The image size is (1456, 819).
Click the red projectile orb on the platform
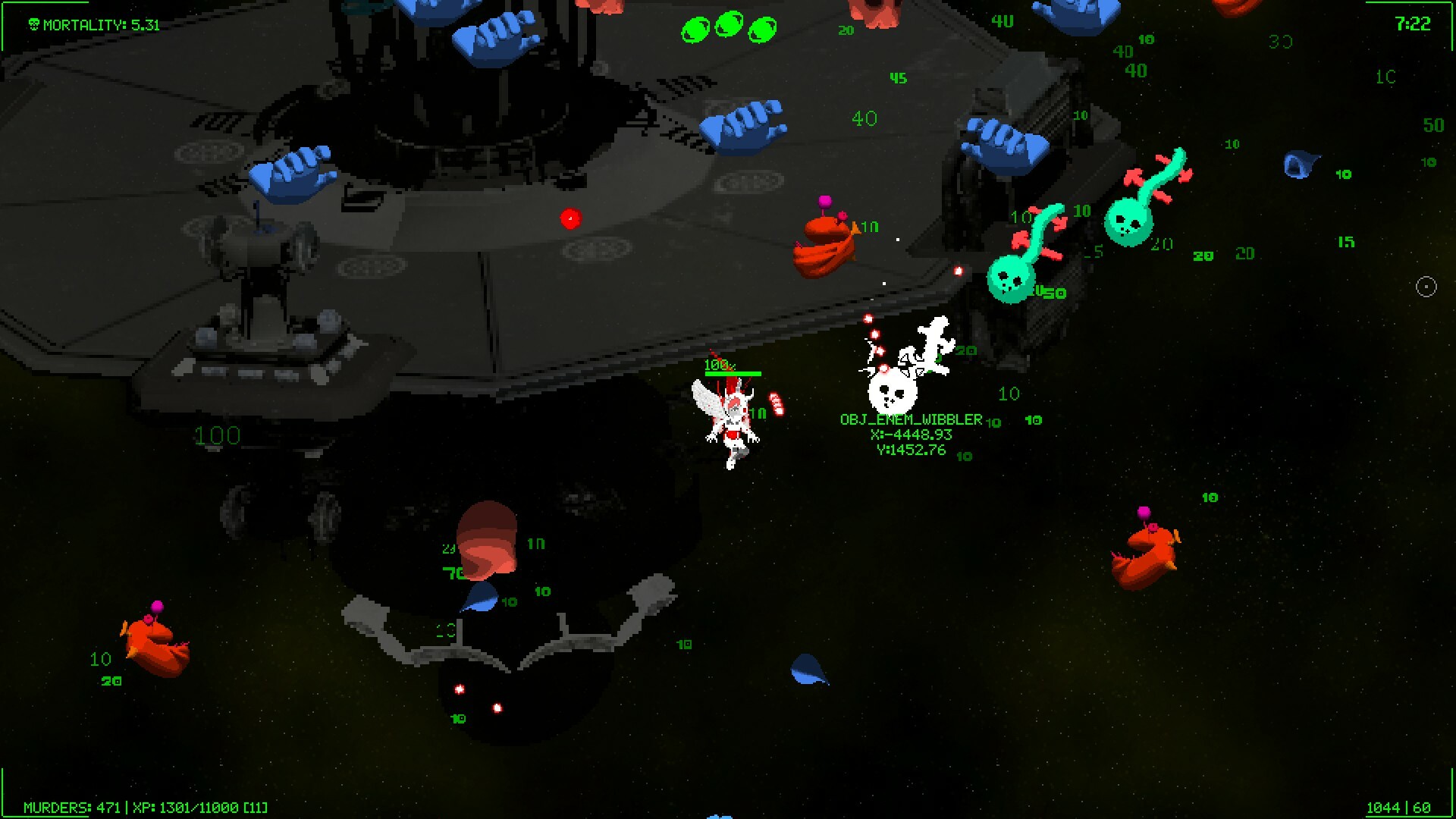click(570, 221)
